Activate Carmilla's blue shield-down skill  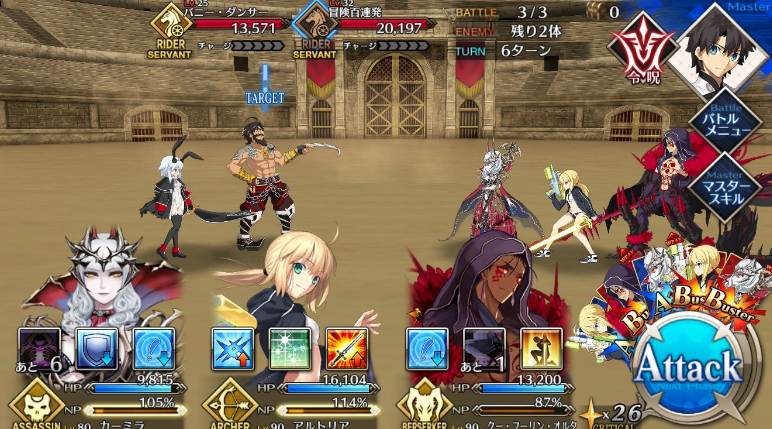[x=96, y=348]
